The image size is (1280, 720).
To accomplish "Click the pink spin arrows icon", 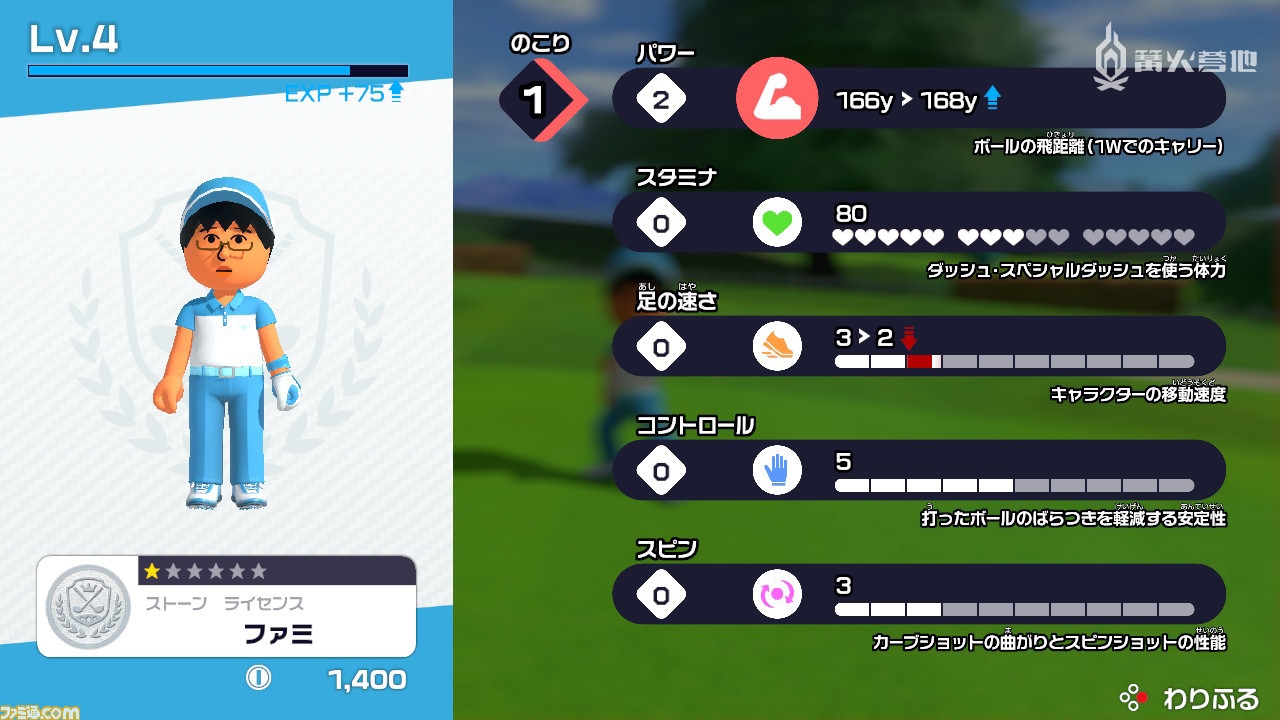I will click(x=777, y=595).
